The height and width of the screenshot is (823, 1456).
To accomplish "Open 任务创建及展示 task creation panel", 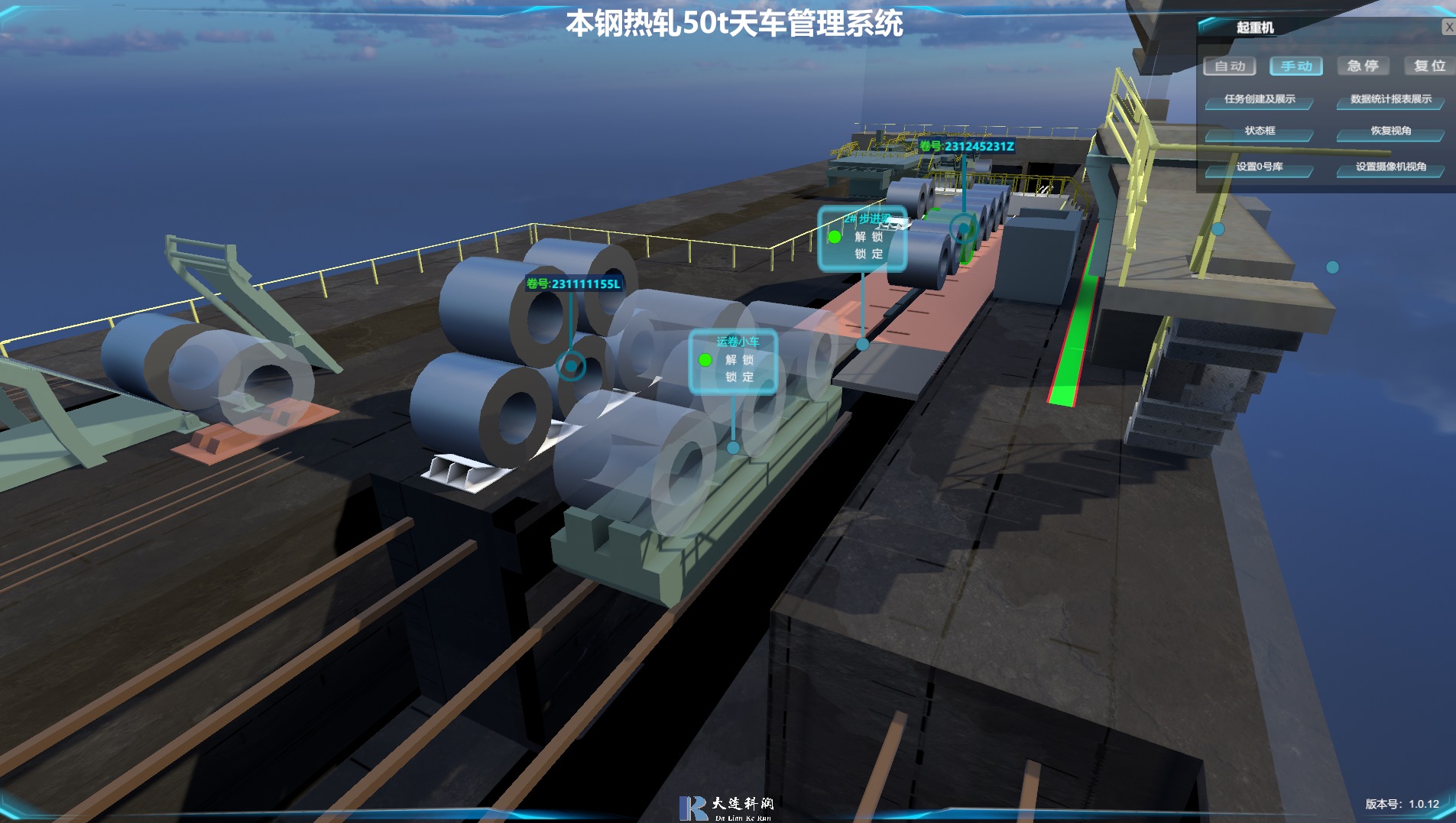I will pyautogui.click(x=1259, y=99).
